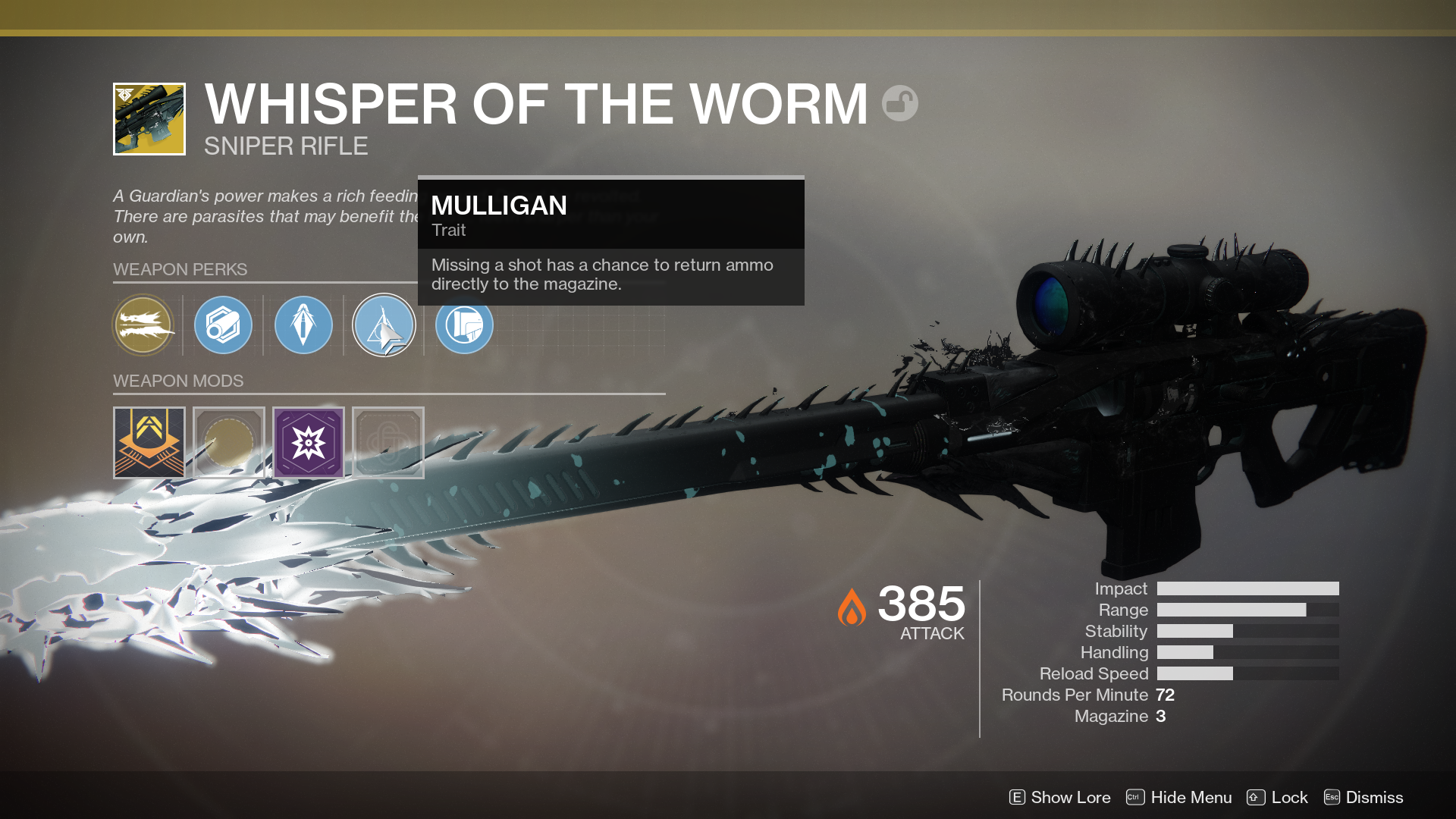Select the gold circle shader slot
The image size is (1456, 819).
[229, 443]
